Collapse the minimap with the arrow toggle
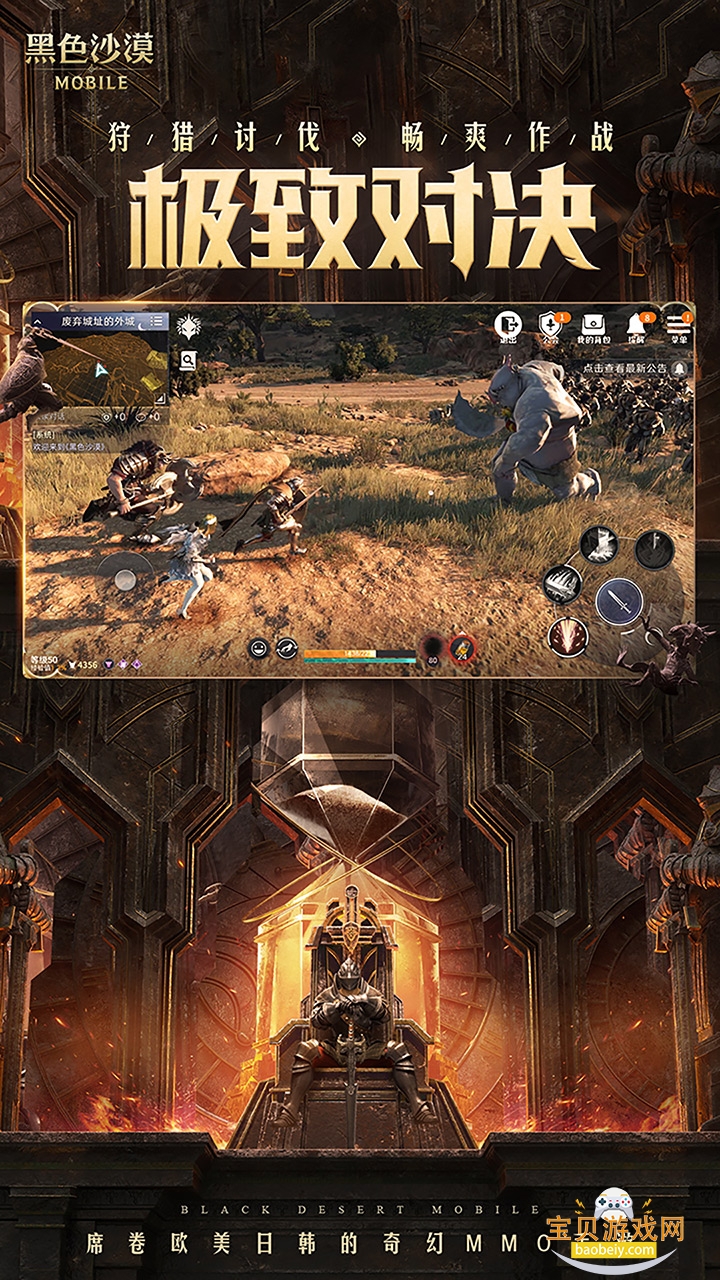 [38, 322]
